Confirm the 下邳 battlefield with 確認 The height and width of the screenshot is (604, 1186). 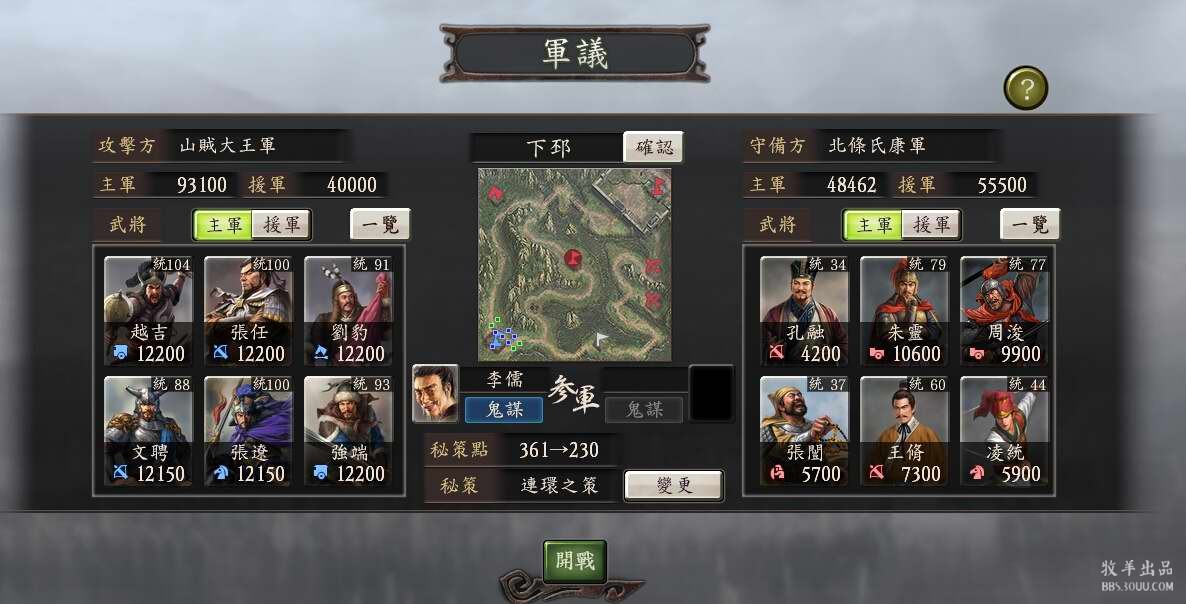654,147
